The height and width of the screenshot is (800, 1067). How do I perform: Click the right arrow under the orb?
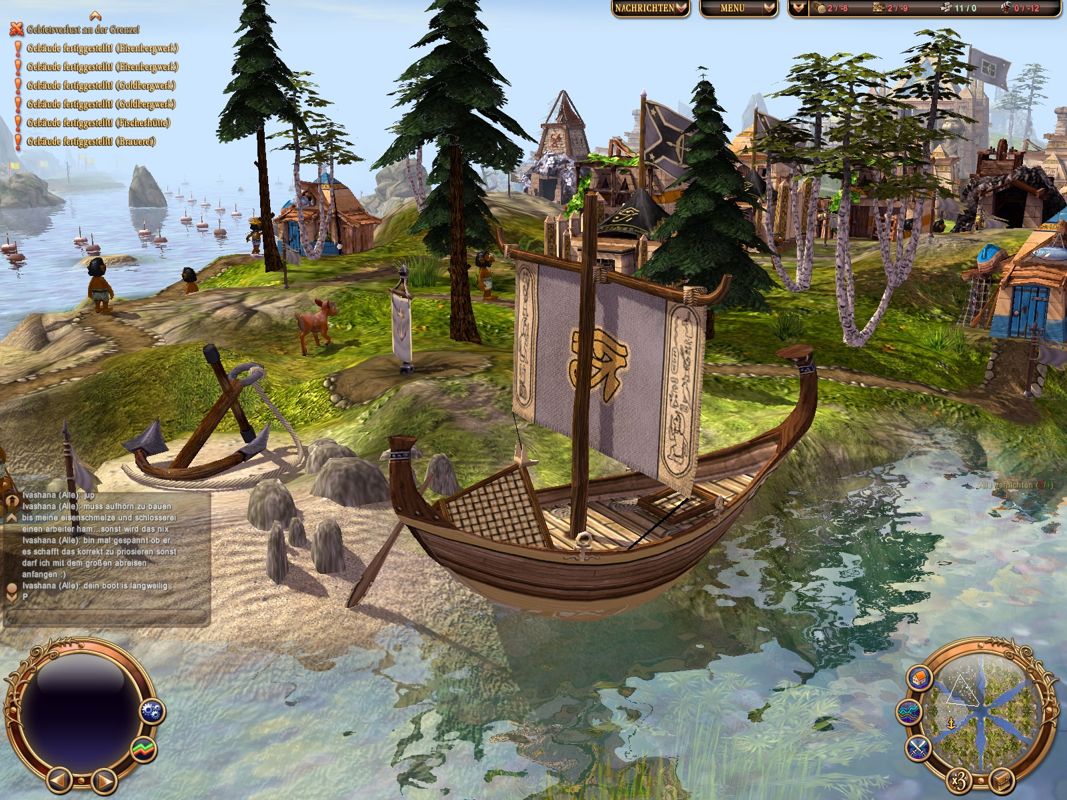104,779
